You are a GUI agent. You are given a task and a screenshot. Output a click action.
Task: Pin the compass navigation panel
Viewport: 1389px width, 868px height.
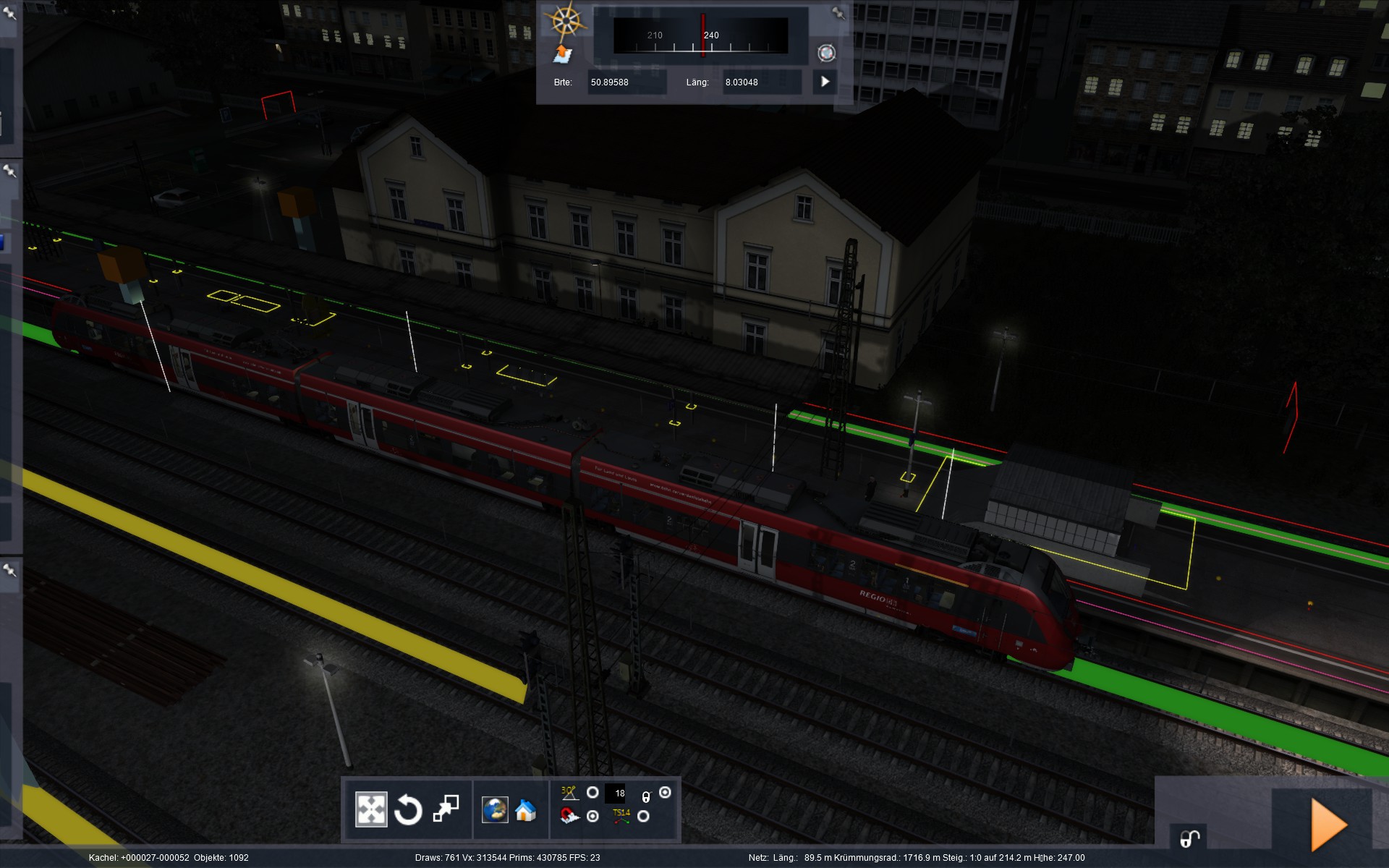838,13
